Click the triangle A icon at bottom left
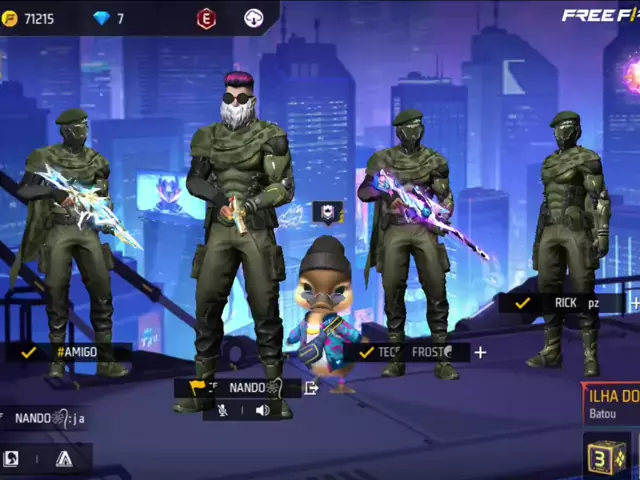Screen dimensions: 640x480 (64, 459)
